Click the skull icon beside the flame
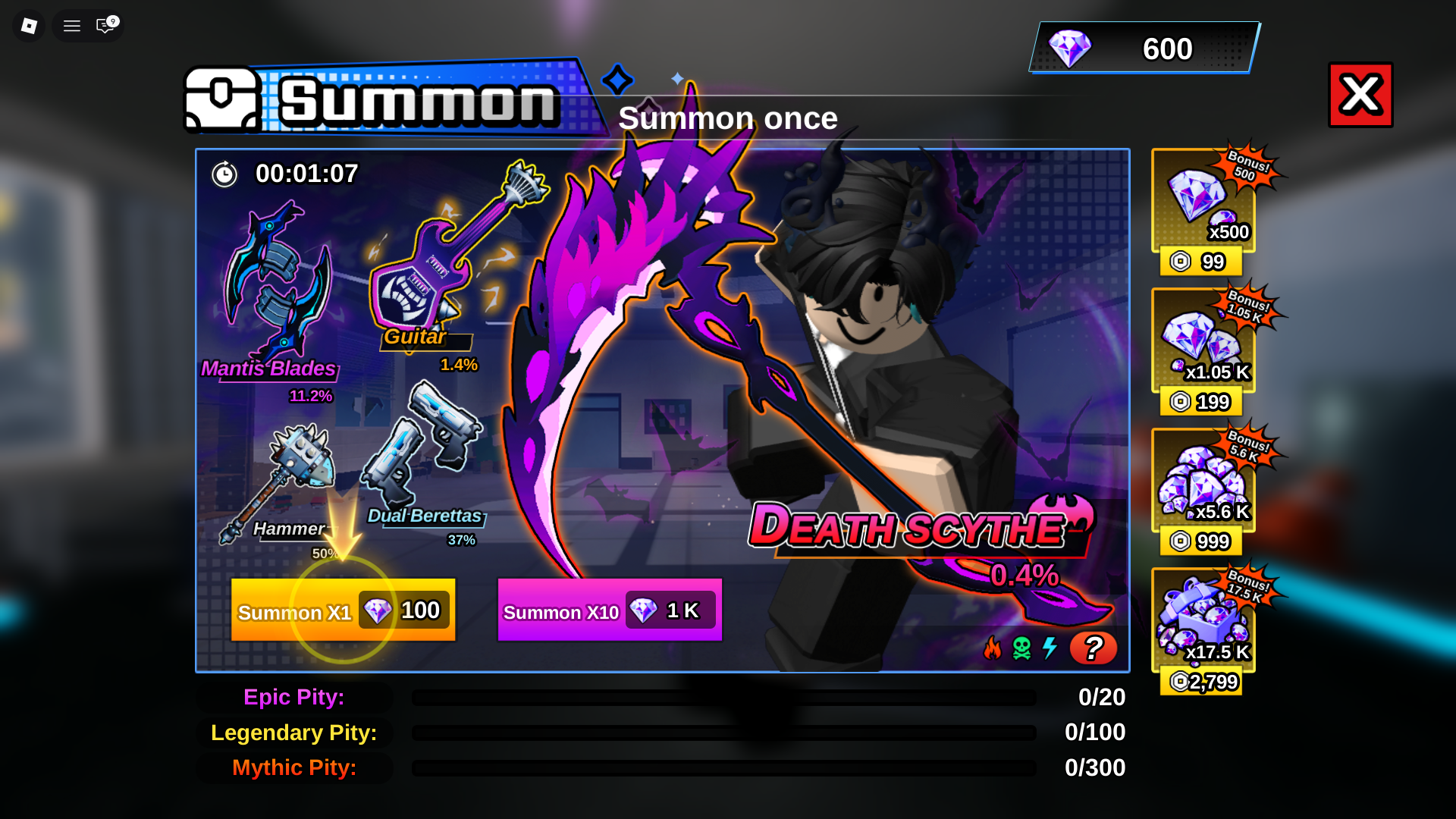This screenshot has height=819, width=1456. pyautogui.click(x=1022, y=648)
